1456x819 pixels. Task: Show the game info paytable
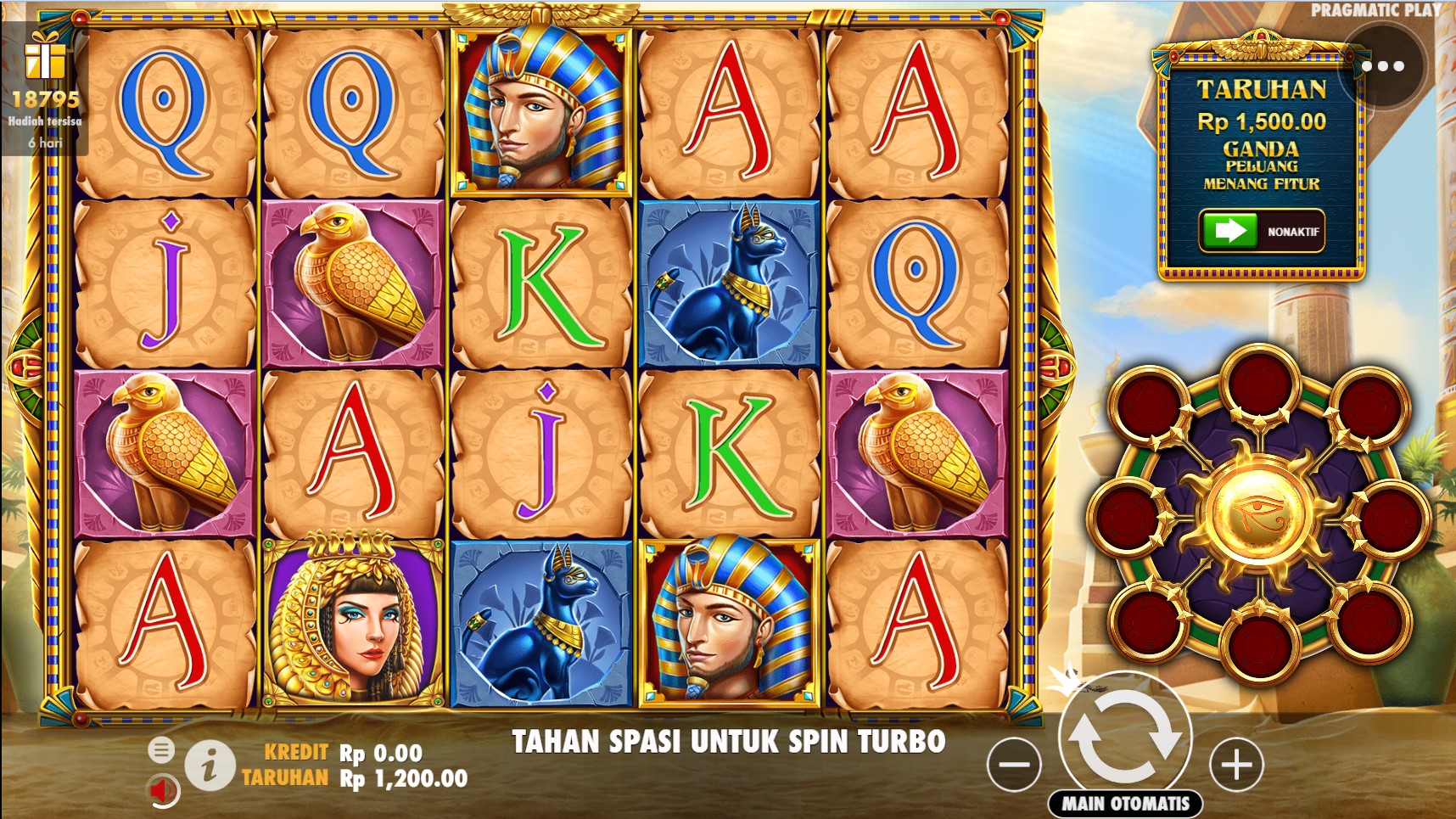[209, 766]
